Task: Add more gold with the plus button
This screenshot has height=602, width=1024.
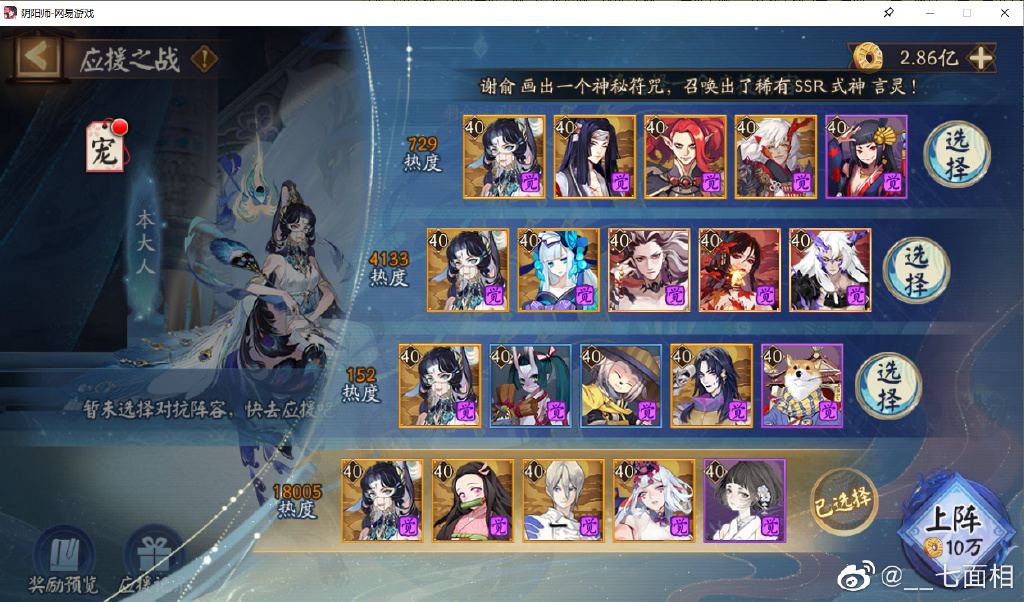Action: click(x=981, y=58)
